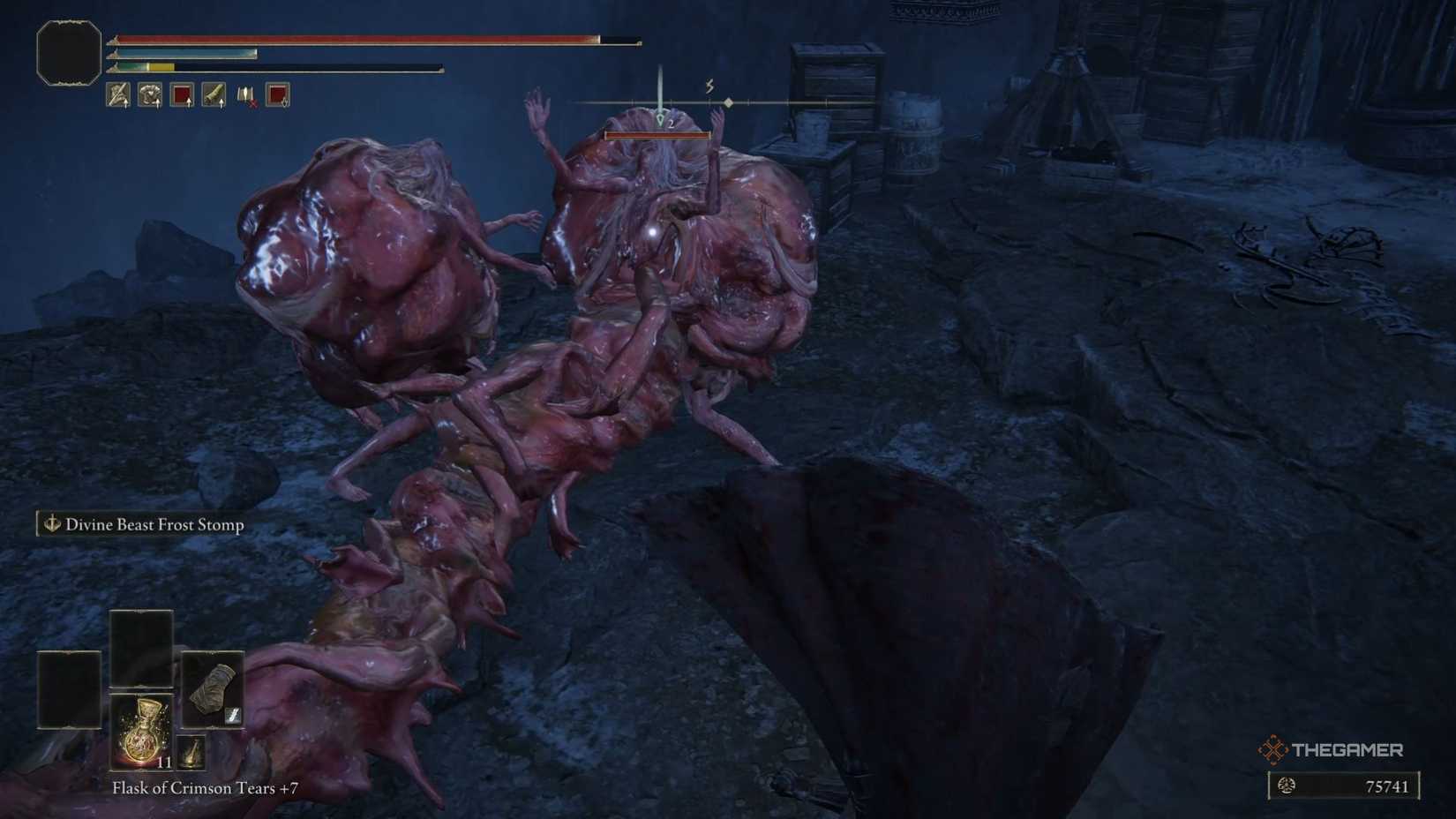Click the empty leftmost quick-item slot
This screenshot has width=1456, height=819.
67,690
